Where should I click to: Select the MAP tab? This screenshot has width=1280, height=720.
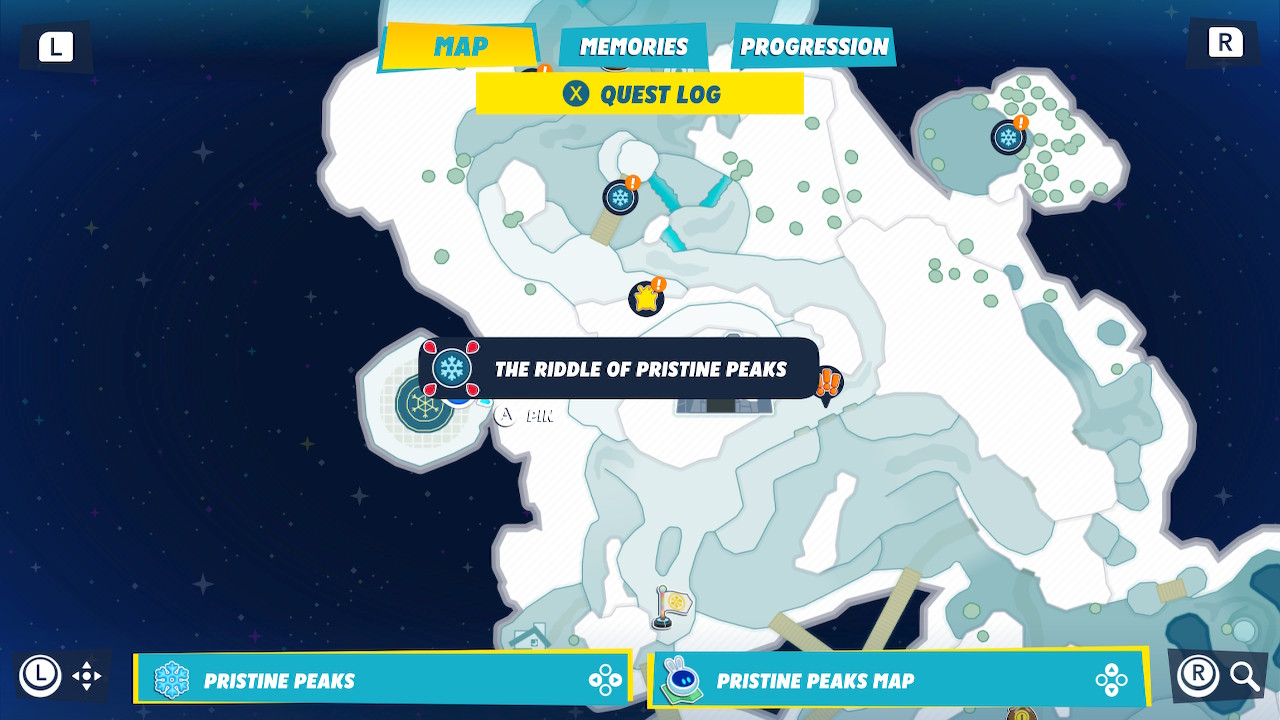pos(460,45)
